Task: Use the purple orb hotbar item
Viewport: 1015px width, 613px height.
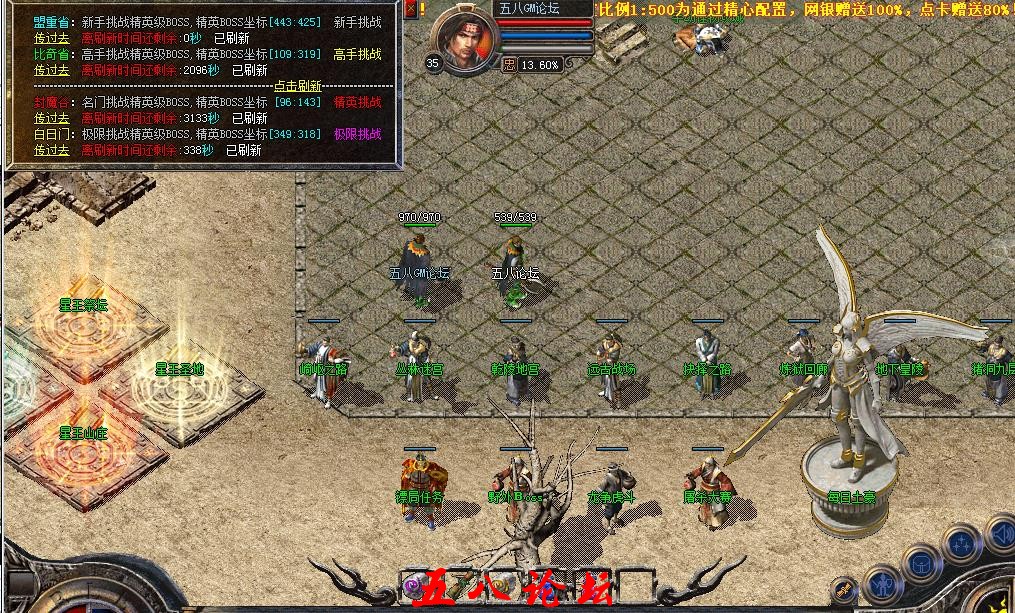Action: [x=413, y=585]
